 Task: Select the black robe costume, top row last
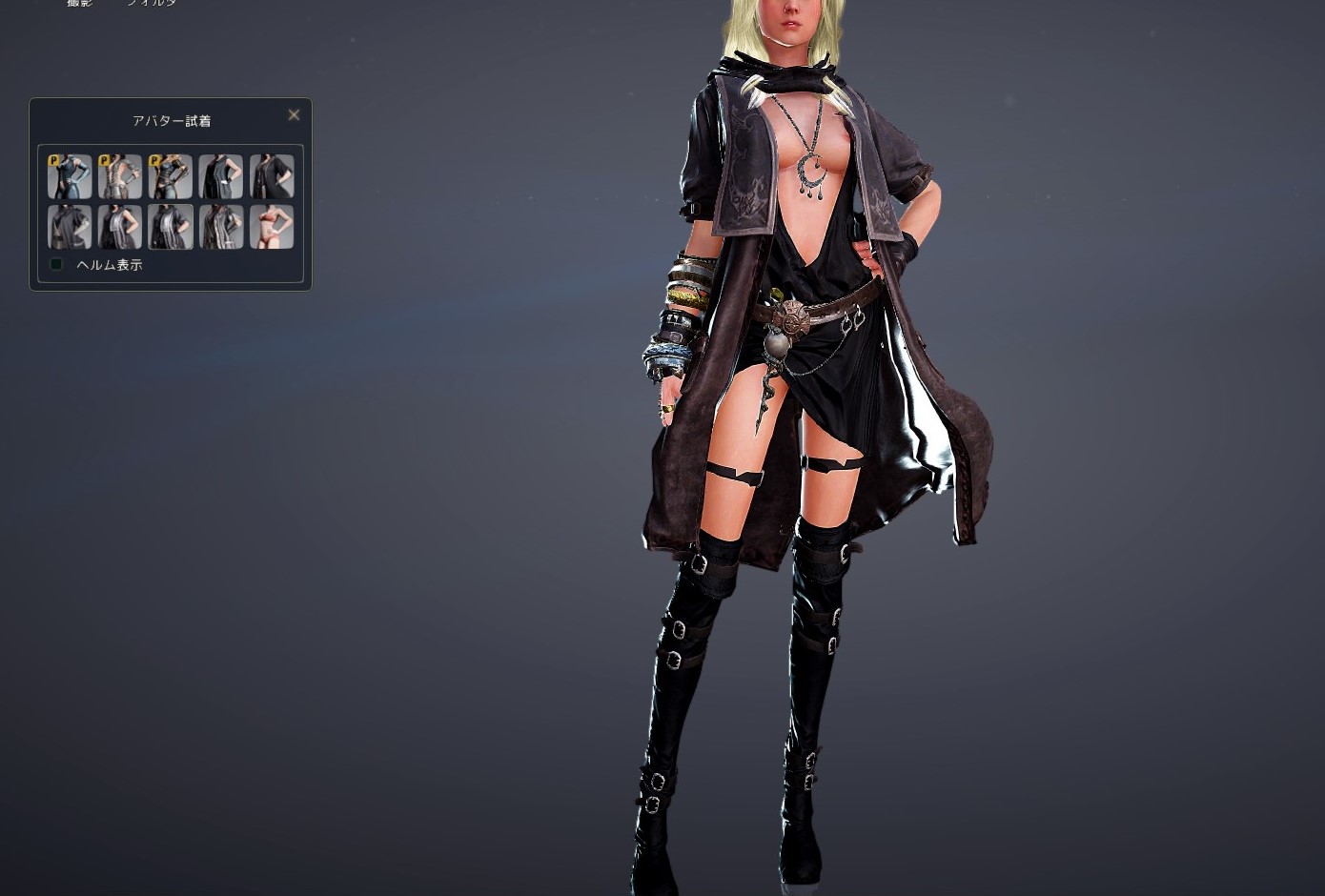(272, 176)
